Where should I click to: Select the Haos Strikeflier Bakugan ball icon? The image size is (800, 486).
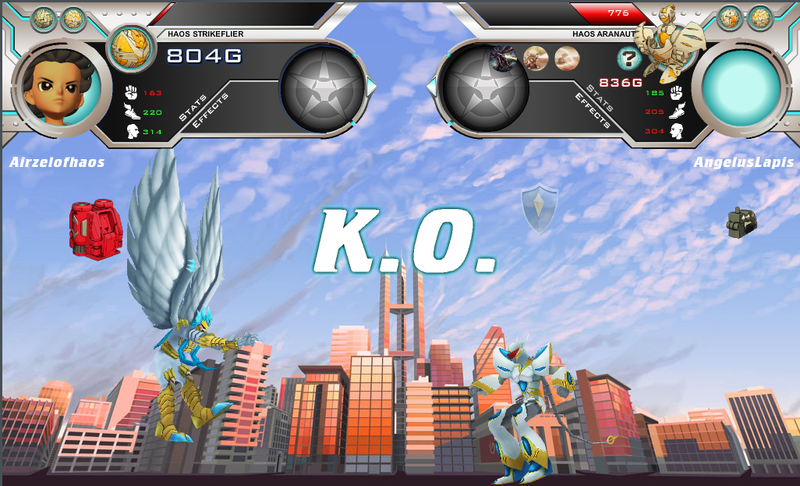tap(126, 48)
